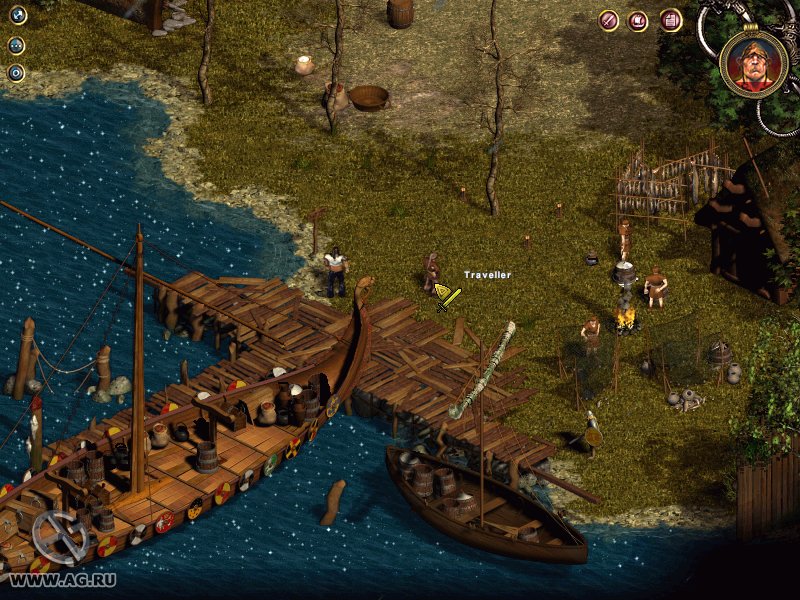Select the hero portrait medallion
800x600 pixels.
pyautogui.click(x=753, y=64)
